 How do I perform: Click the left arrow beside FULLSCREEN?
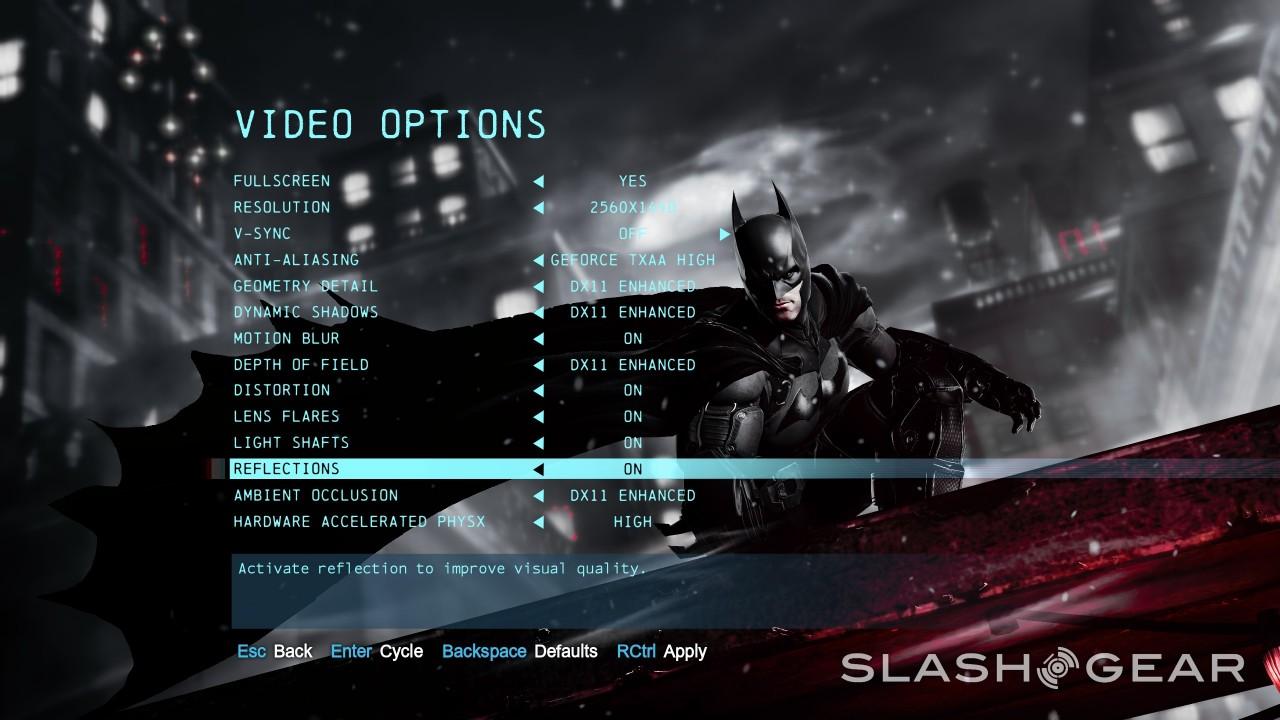[x=540, y=181]
